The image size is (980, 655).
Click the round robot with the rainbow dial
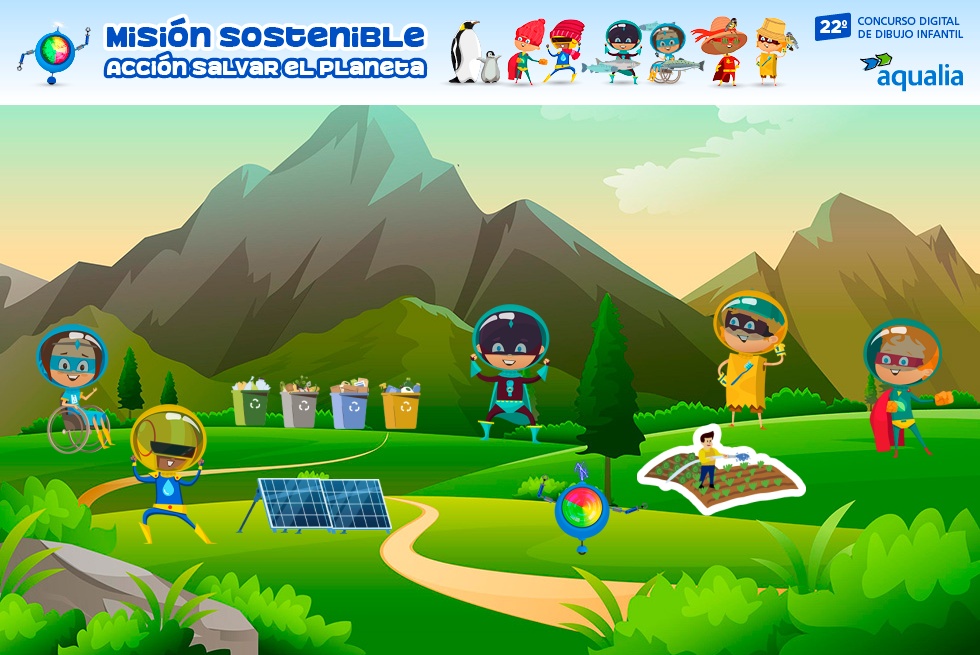click(581, 507)
